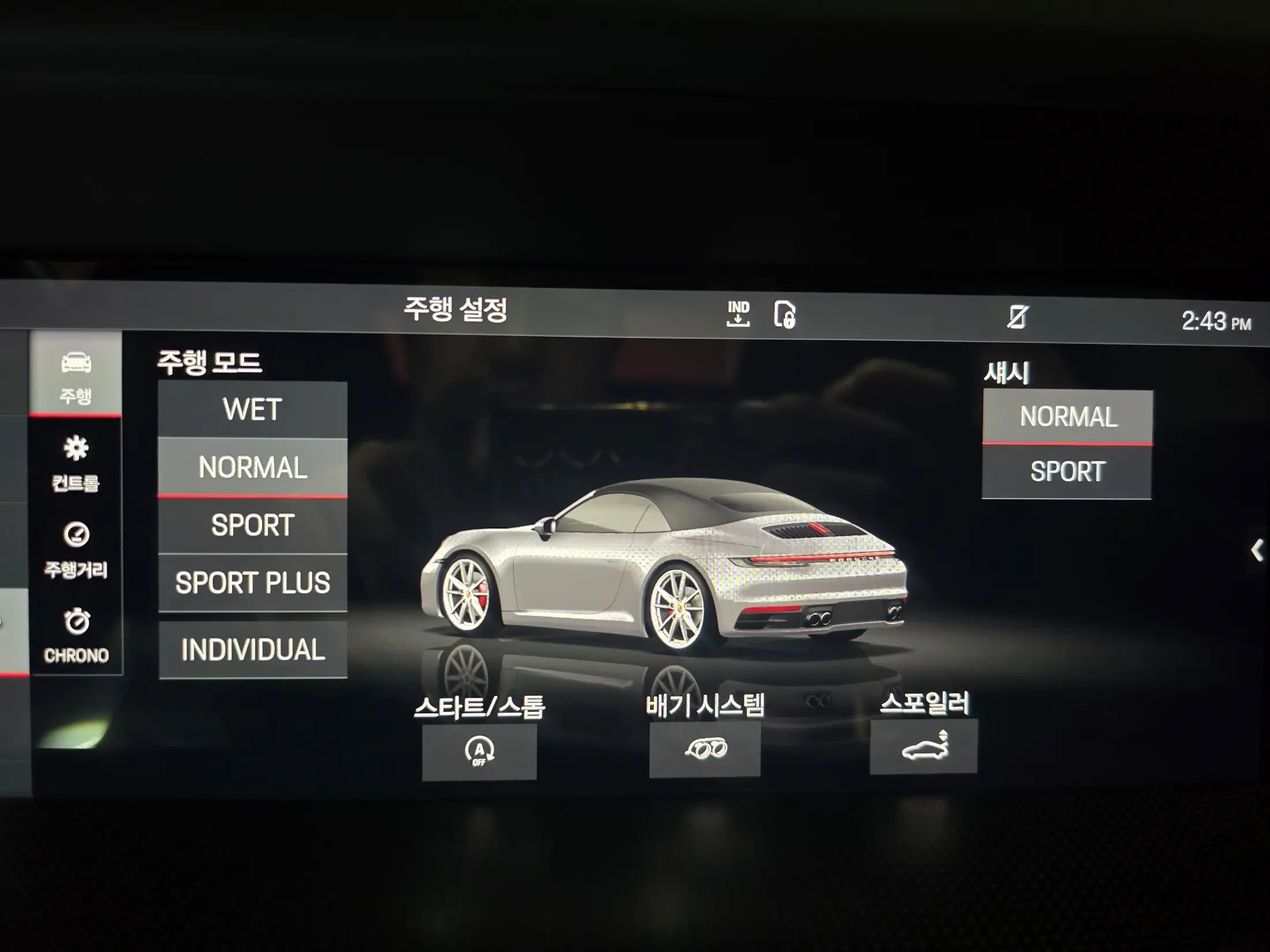Open the phone lock status icon
The height and width of the screenshot is (952, 1270).
(x=784, y=315)
